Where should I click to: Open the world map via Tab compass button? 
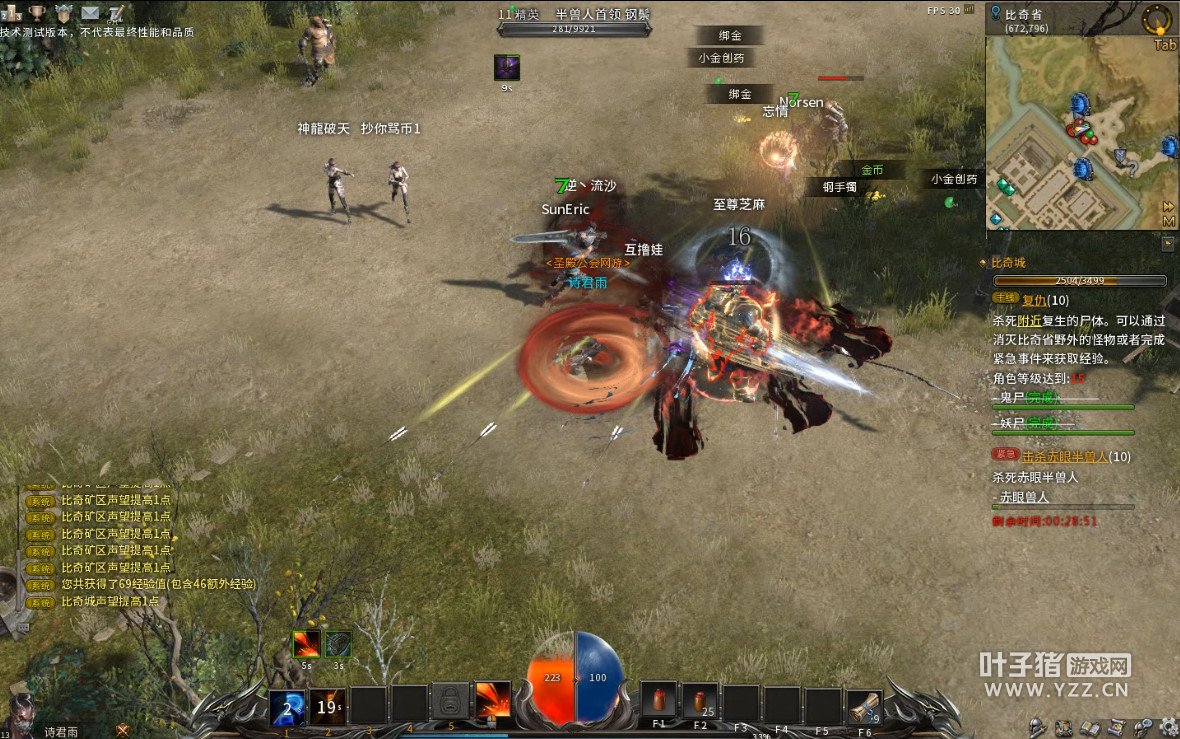pos(1158,20)
